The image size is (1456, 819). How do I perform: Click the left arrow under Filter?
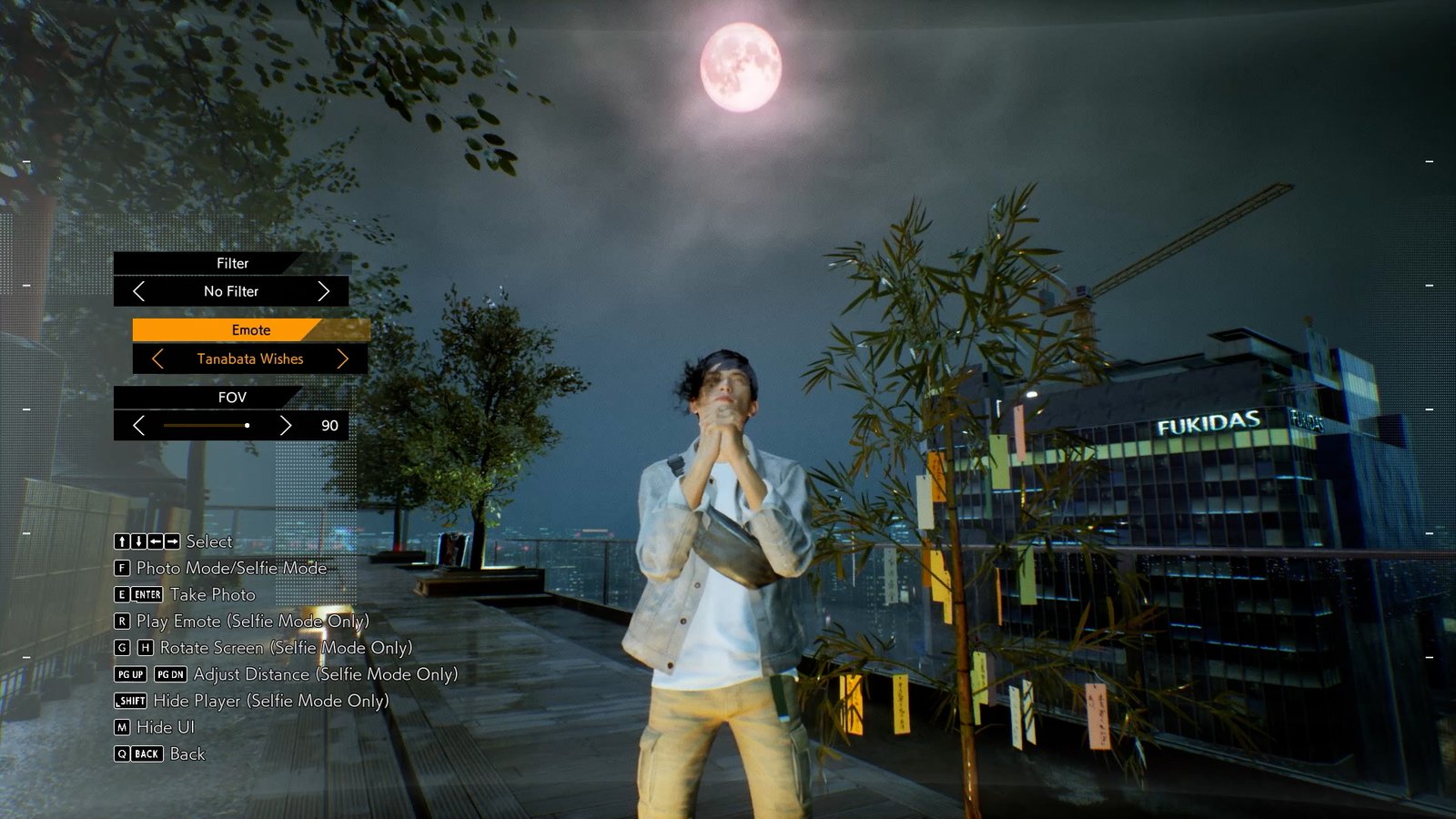click(139, 291)
